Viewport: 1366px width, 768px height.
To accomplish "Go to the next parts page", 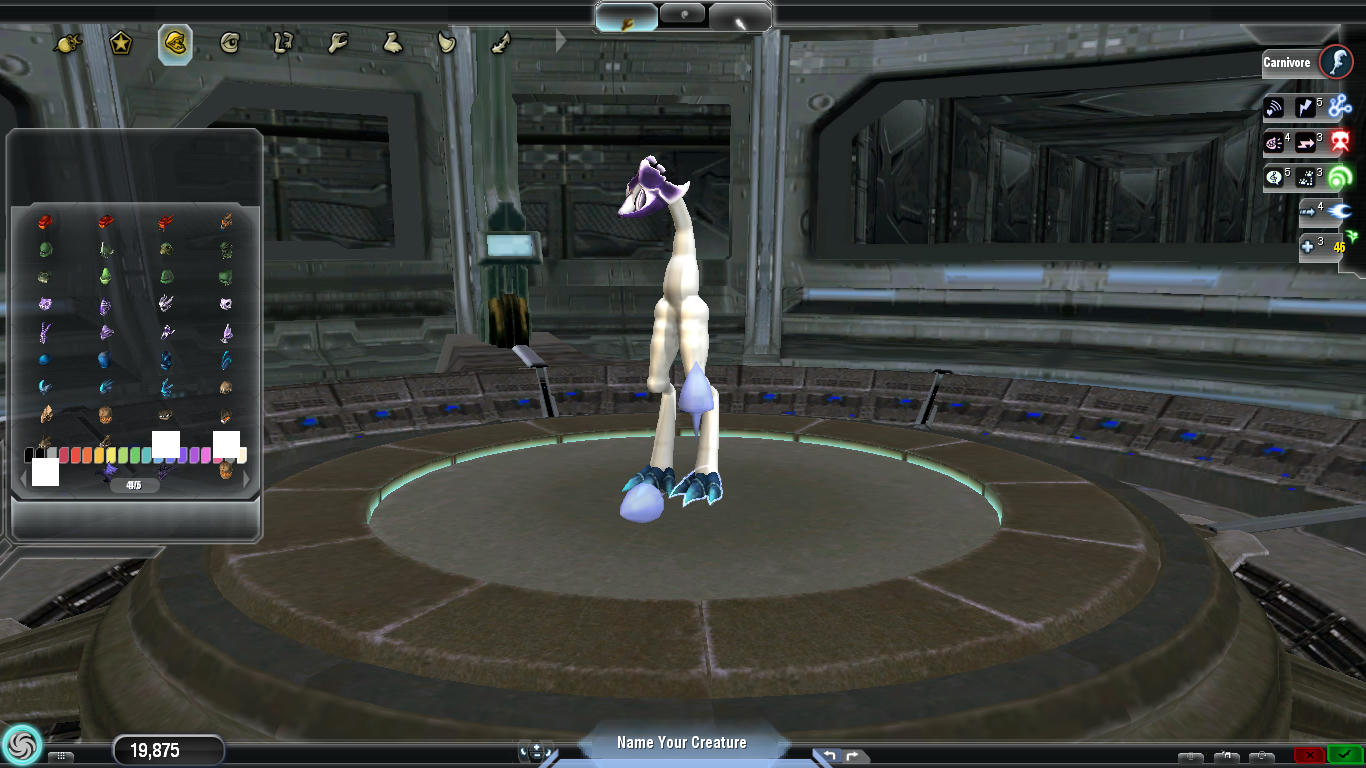I will (x=248, y=480).
